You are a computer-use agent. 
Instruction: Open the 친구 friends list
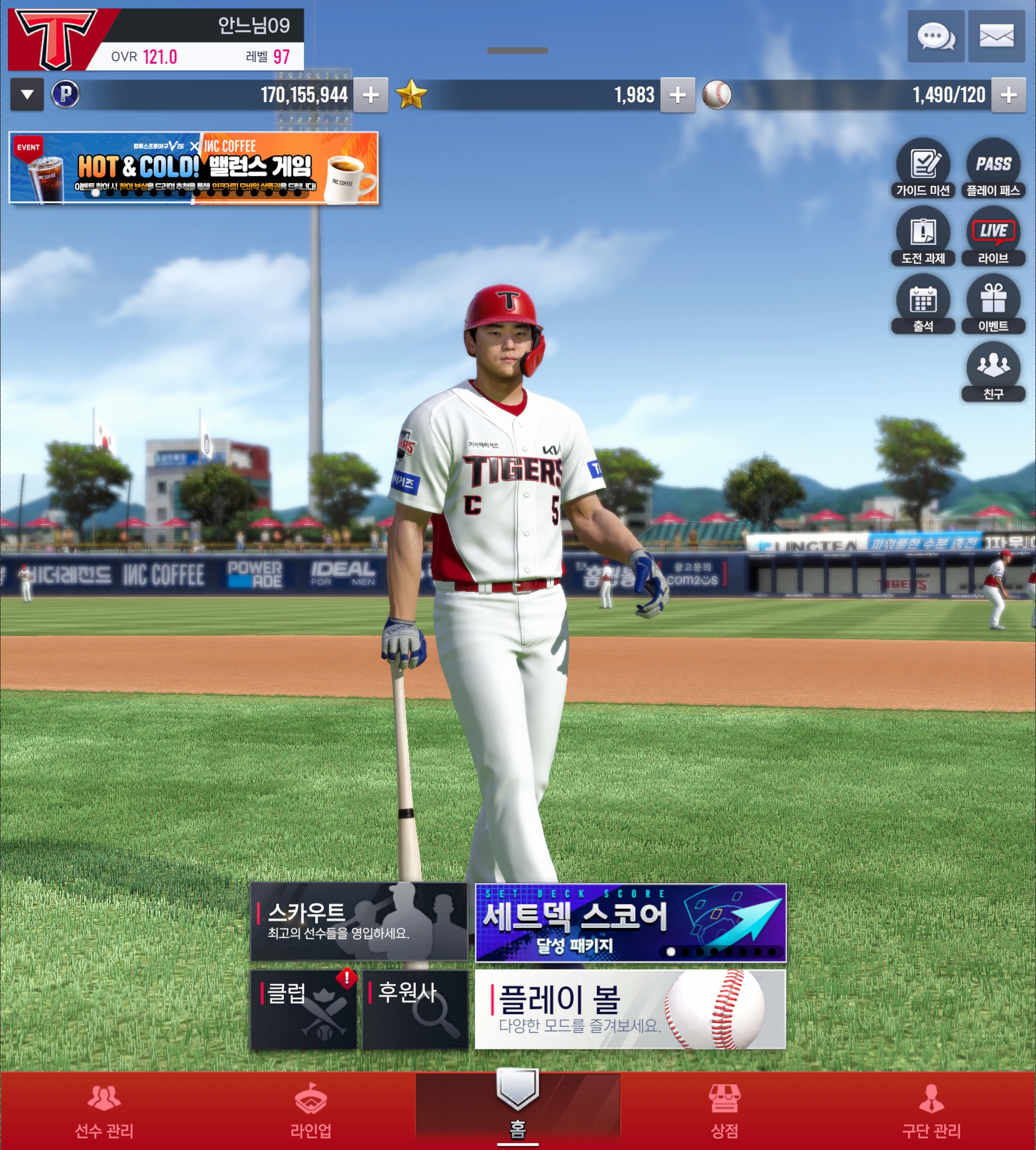(x=993, y=372)
